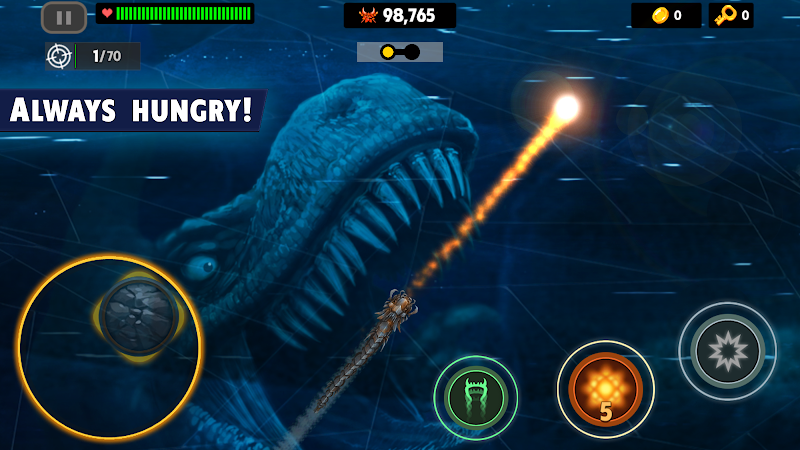
Task: Tap the target objective tracker icon
Action: [58, 56]
